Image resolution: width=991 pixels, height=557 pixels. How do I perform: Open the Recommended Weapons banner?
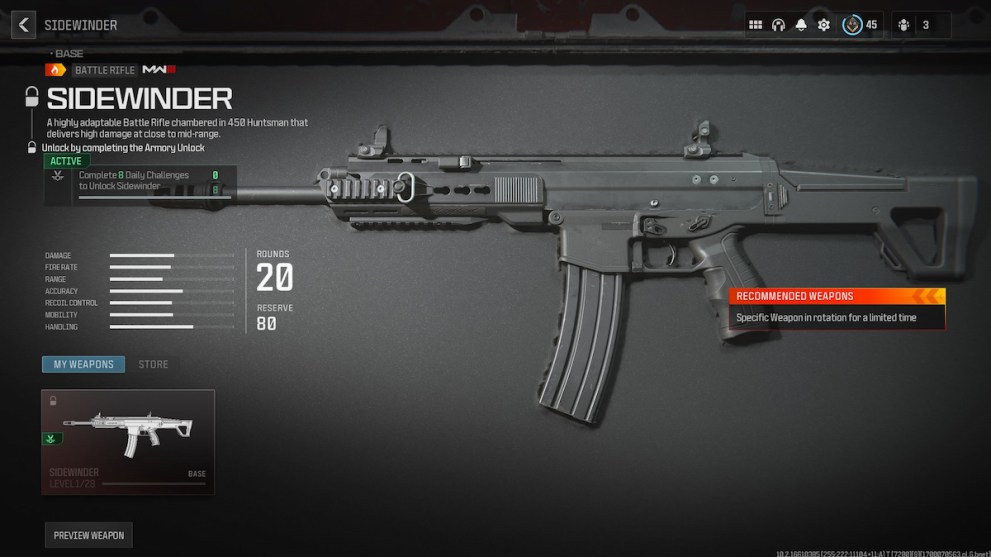836,308
